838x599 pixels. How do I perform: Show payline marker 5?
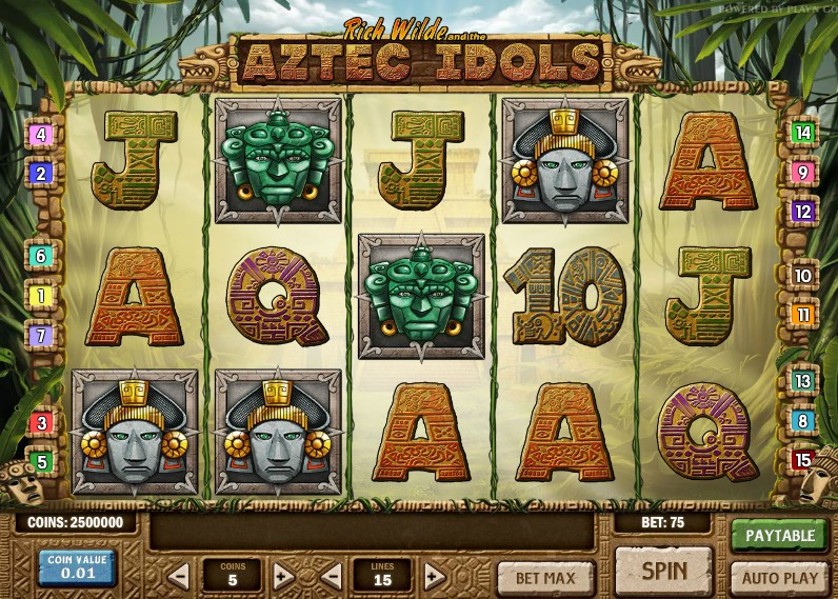(x=41, y=462)
